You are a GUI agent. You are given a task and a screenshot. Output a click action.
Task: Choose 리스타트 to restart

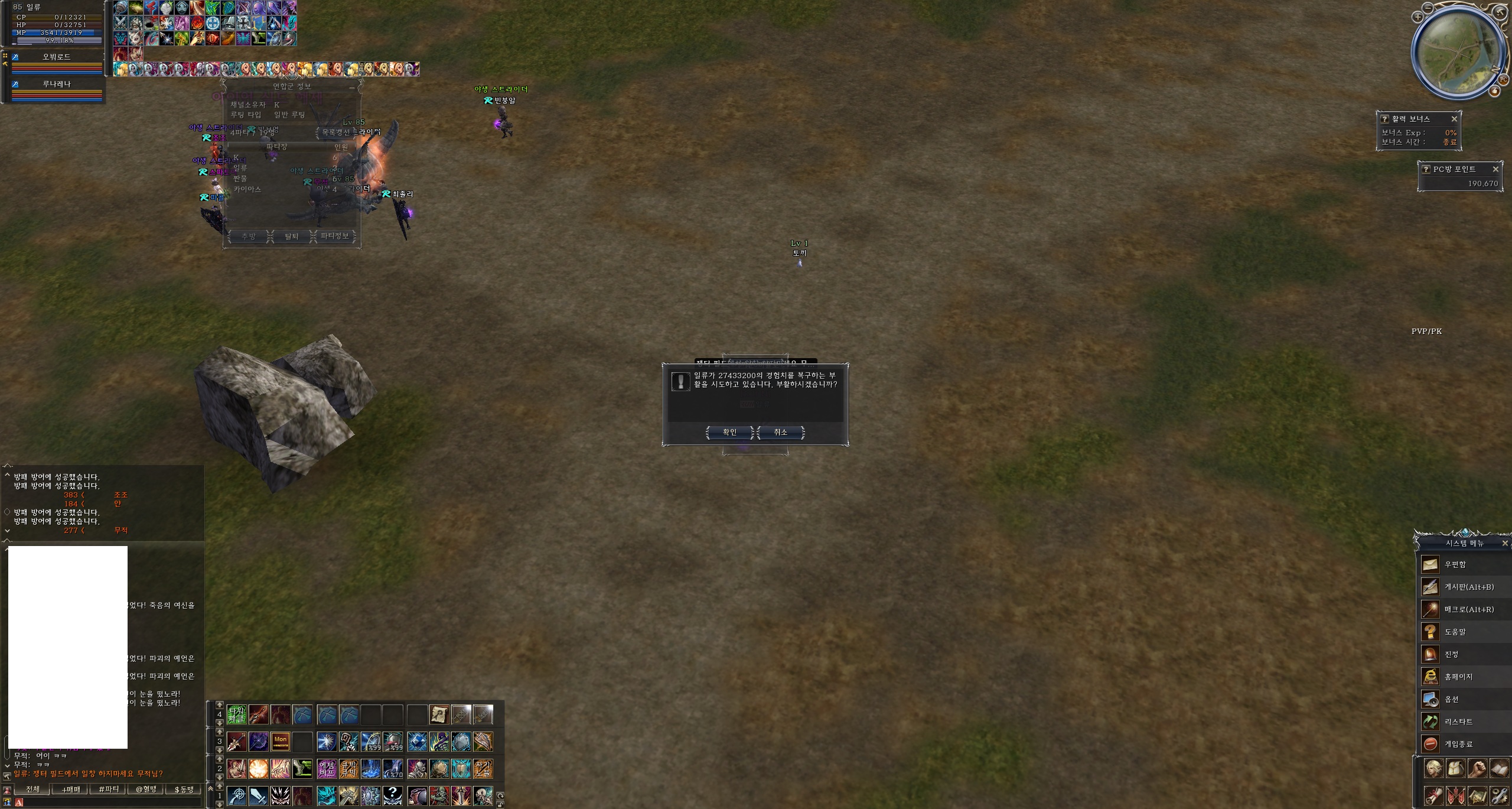1458,722
